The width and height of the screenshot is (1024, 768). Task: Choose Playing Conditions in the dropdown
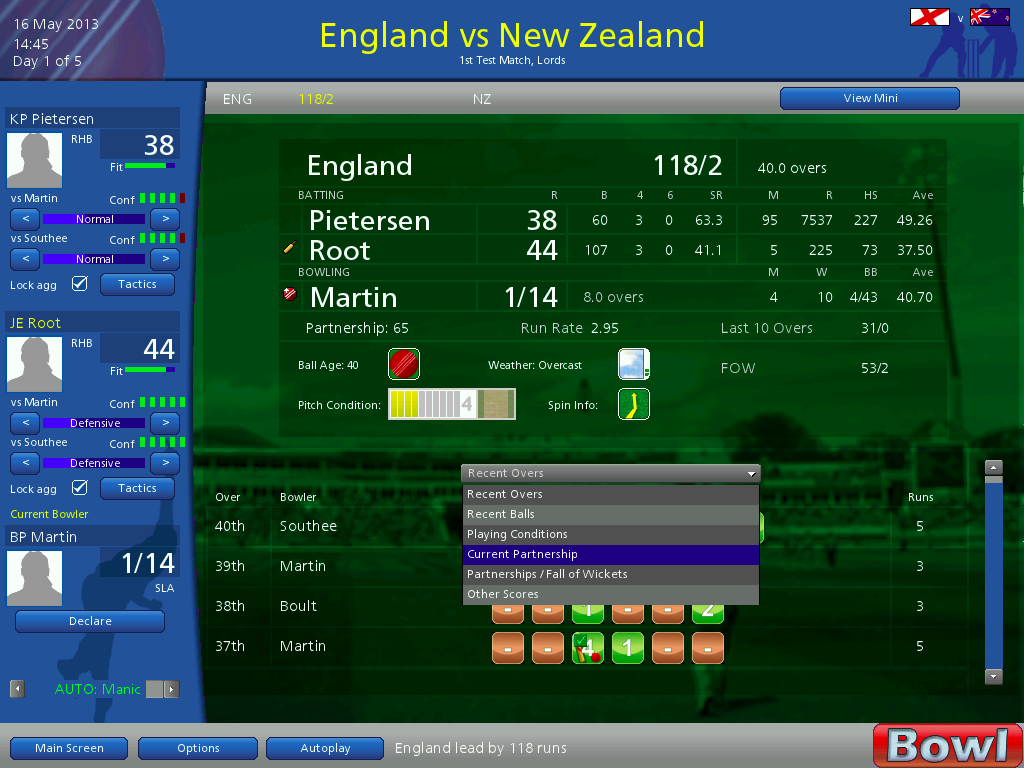click(x=610, y=534)
